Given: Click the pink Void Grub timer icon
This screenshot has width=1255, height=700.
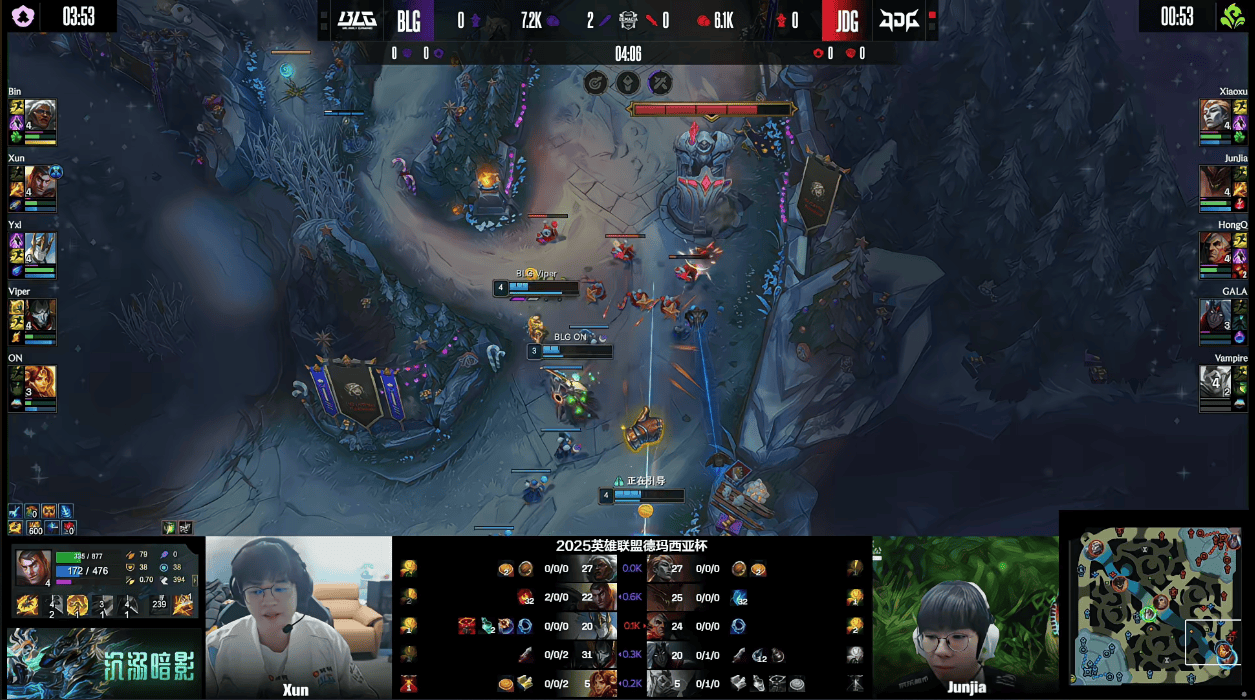Looking at the screenshot, I should tap(22, 16).
